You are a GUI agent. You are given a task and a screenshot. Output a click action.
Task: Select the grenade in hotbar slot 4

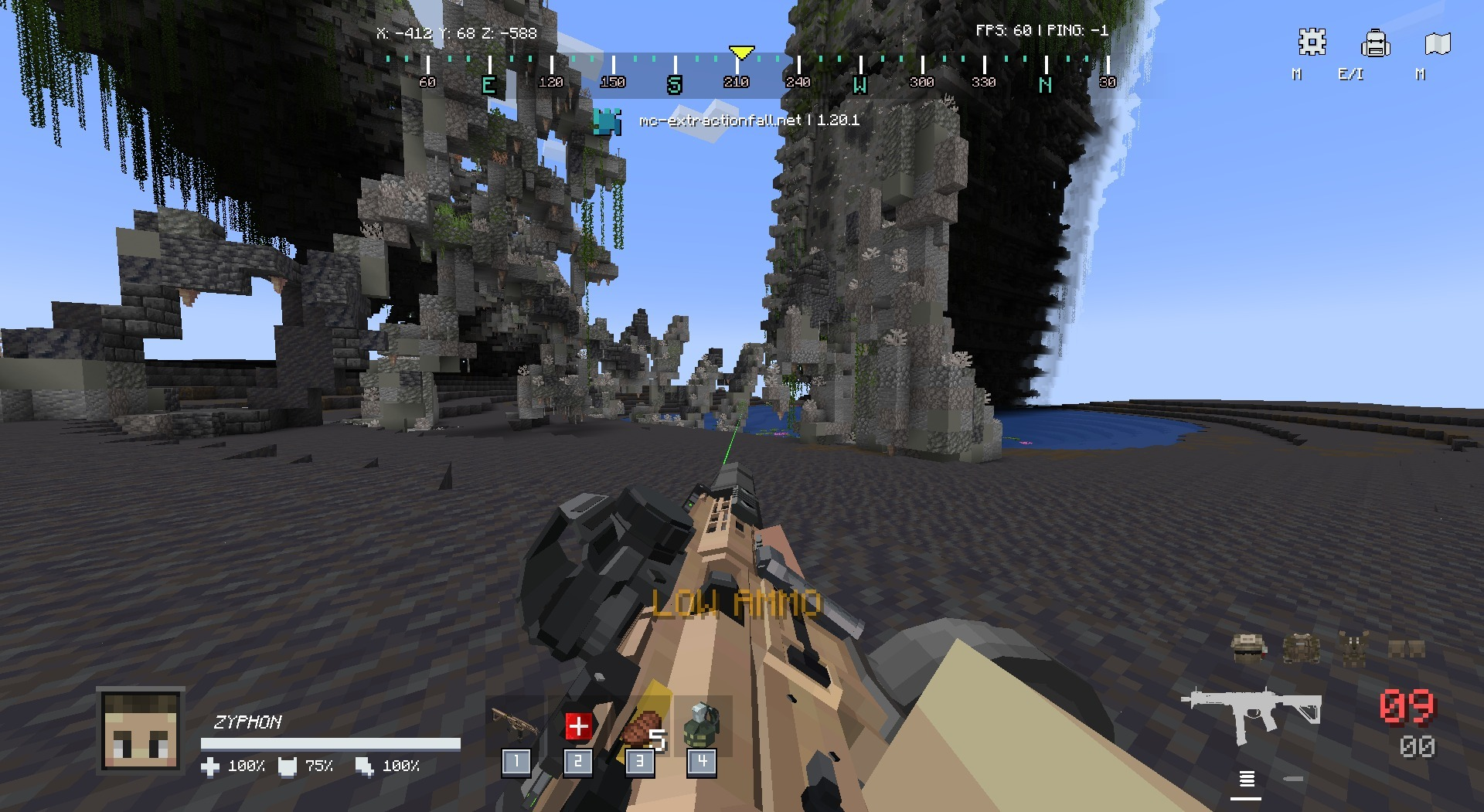[x=701, y=725]
